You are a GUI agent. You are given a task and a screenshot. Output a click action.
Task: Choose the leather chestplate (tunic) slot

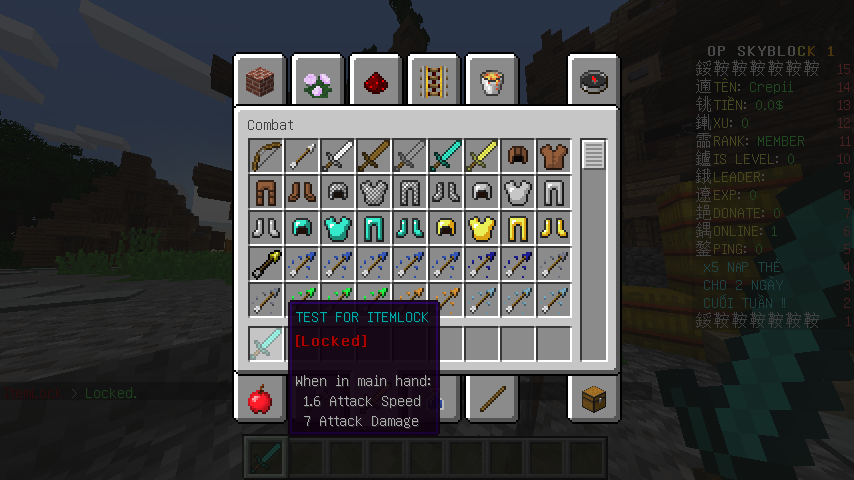[x=554, y=156]
